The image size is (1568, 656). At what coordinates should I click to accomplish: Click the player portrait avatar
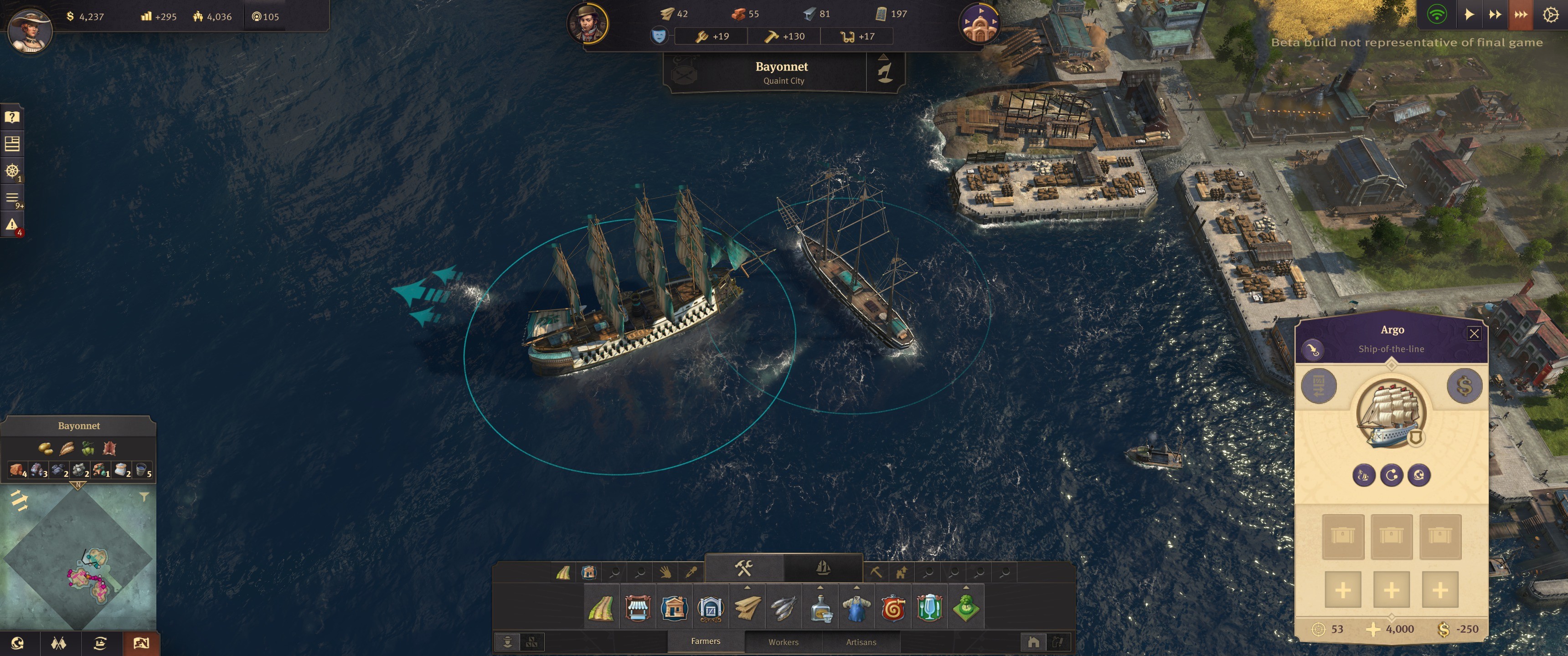click(x=29, y=28)
